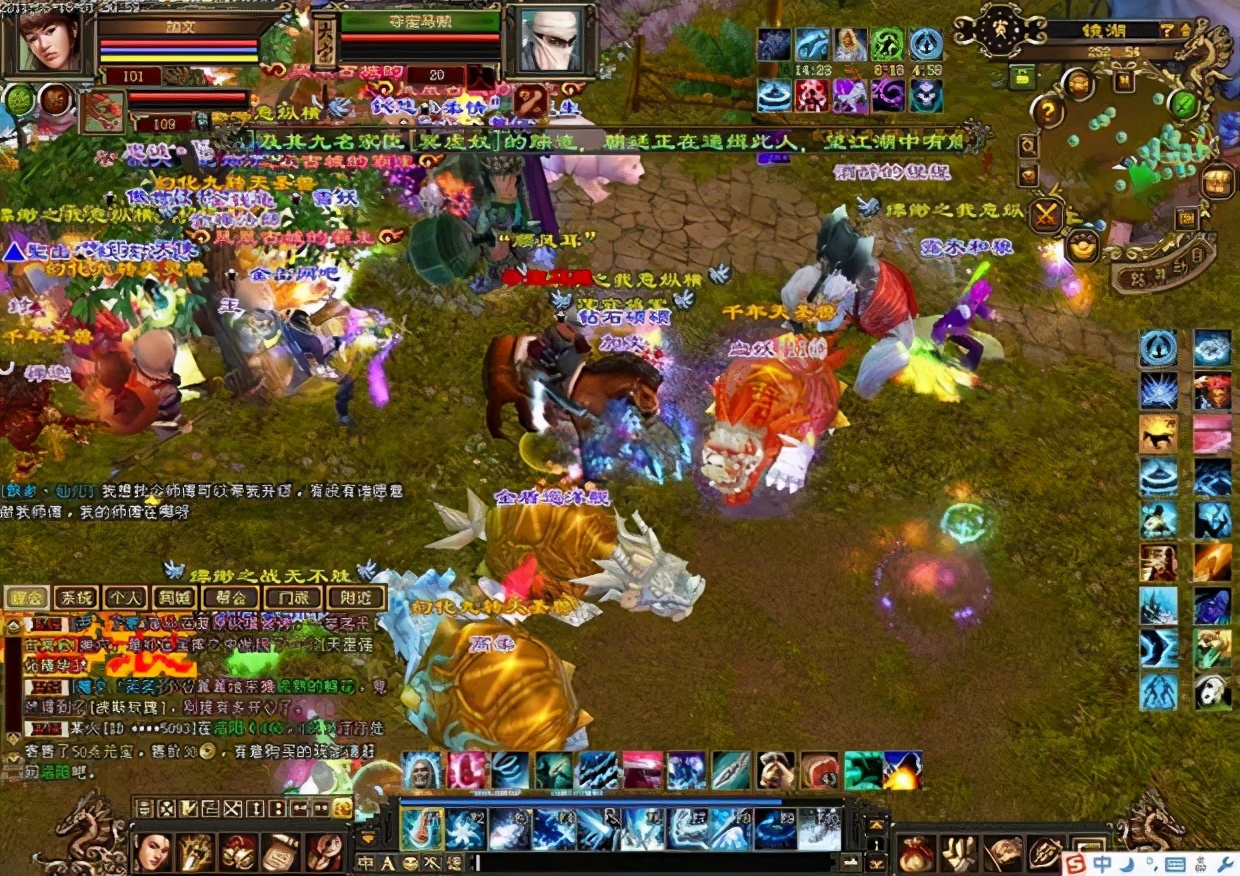This screenshot has height=876, width=1240.
Task: Open the Sogou input method logo
Action: [x=1076, y=863]
